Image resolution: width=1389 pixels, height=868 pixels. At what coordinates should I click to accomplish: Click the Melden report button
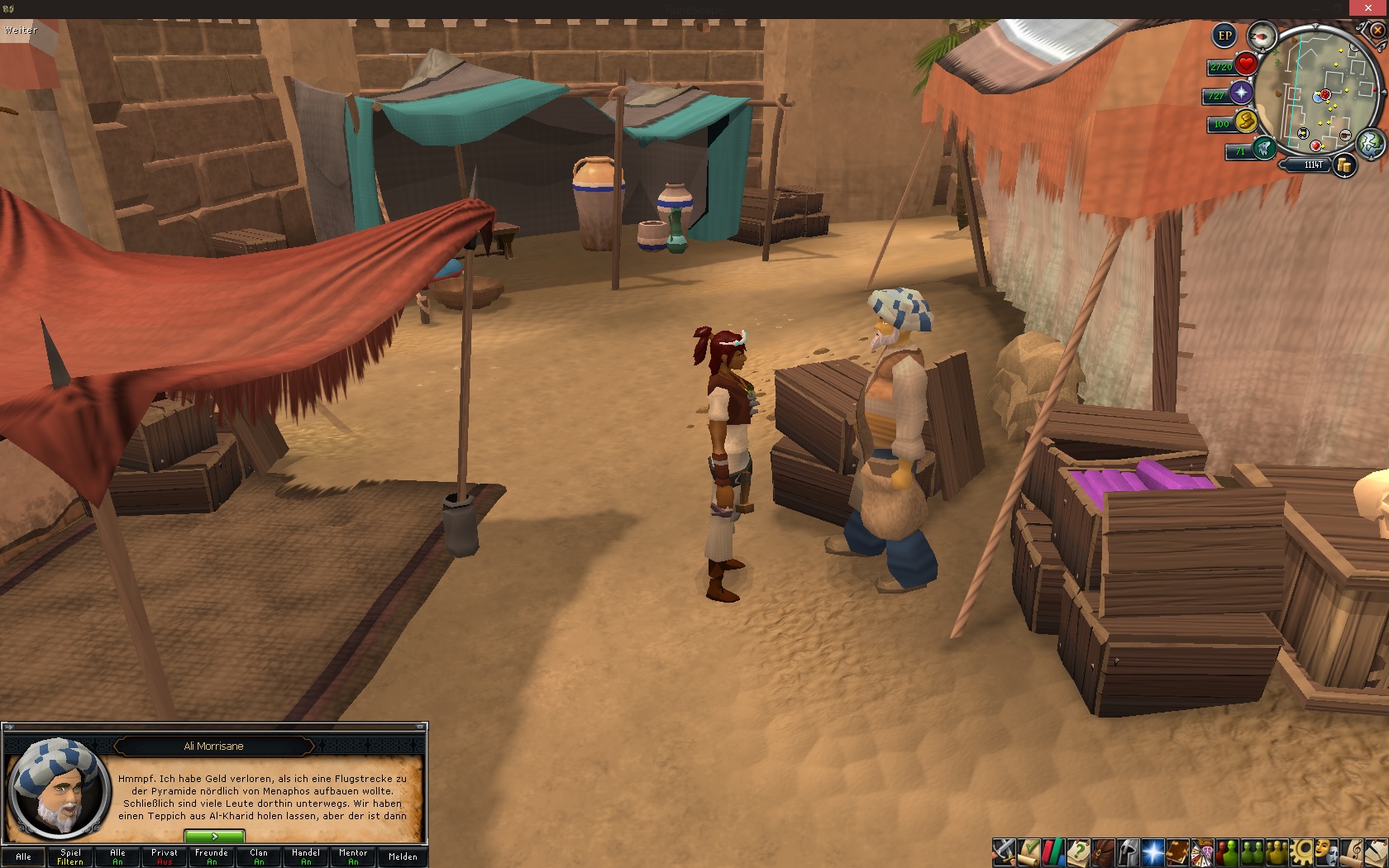(403, 856)
